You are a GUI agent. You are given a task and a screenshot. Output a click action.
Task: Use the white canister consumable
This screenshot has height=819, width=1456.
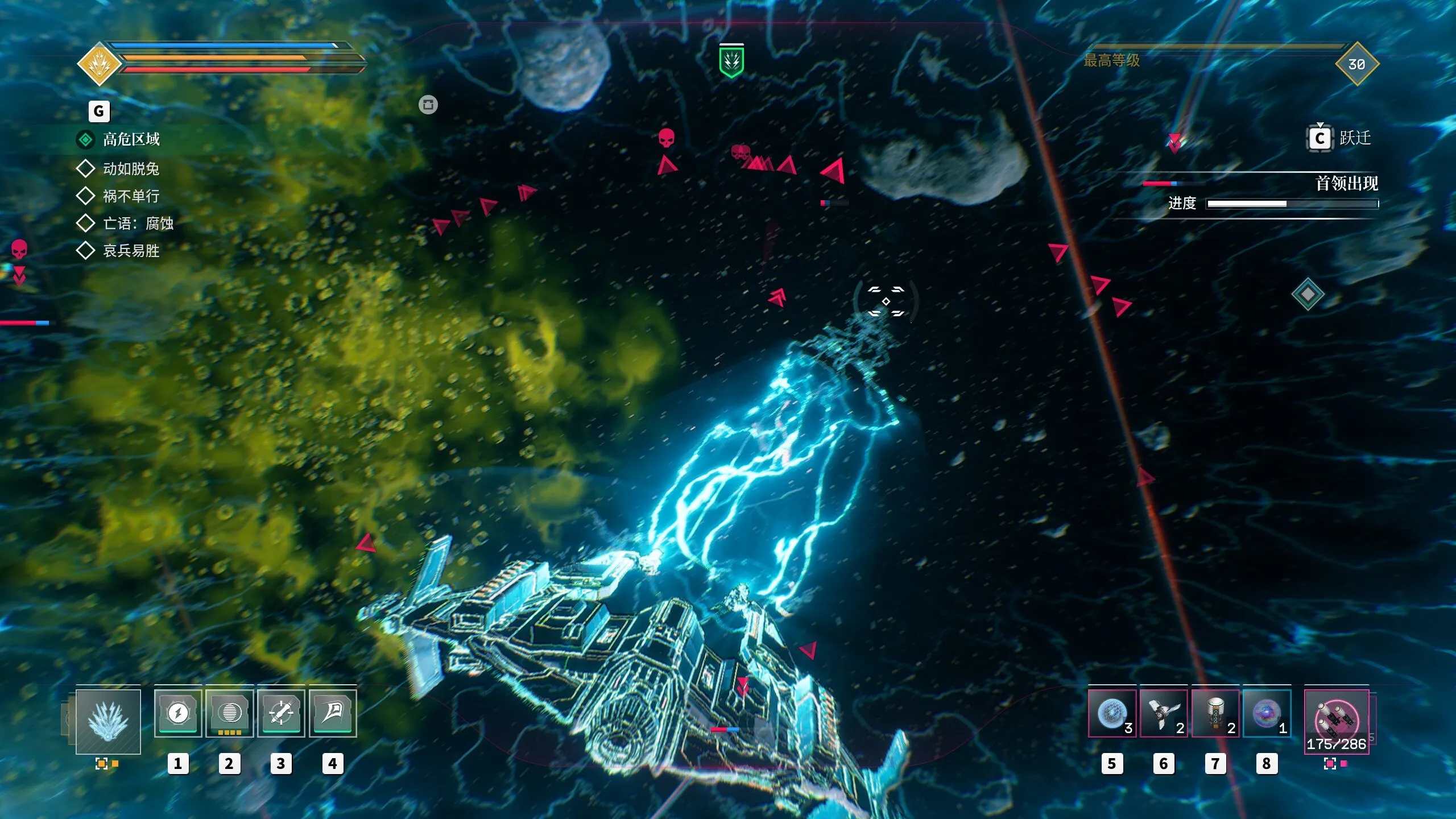tap(1215, 714)
